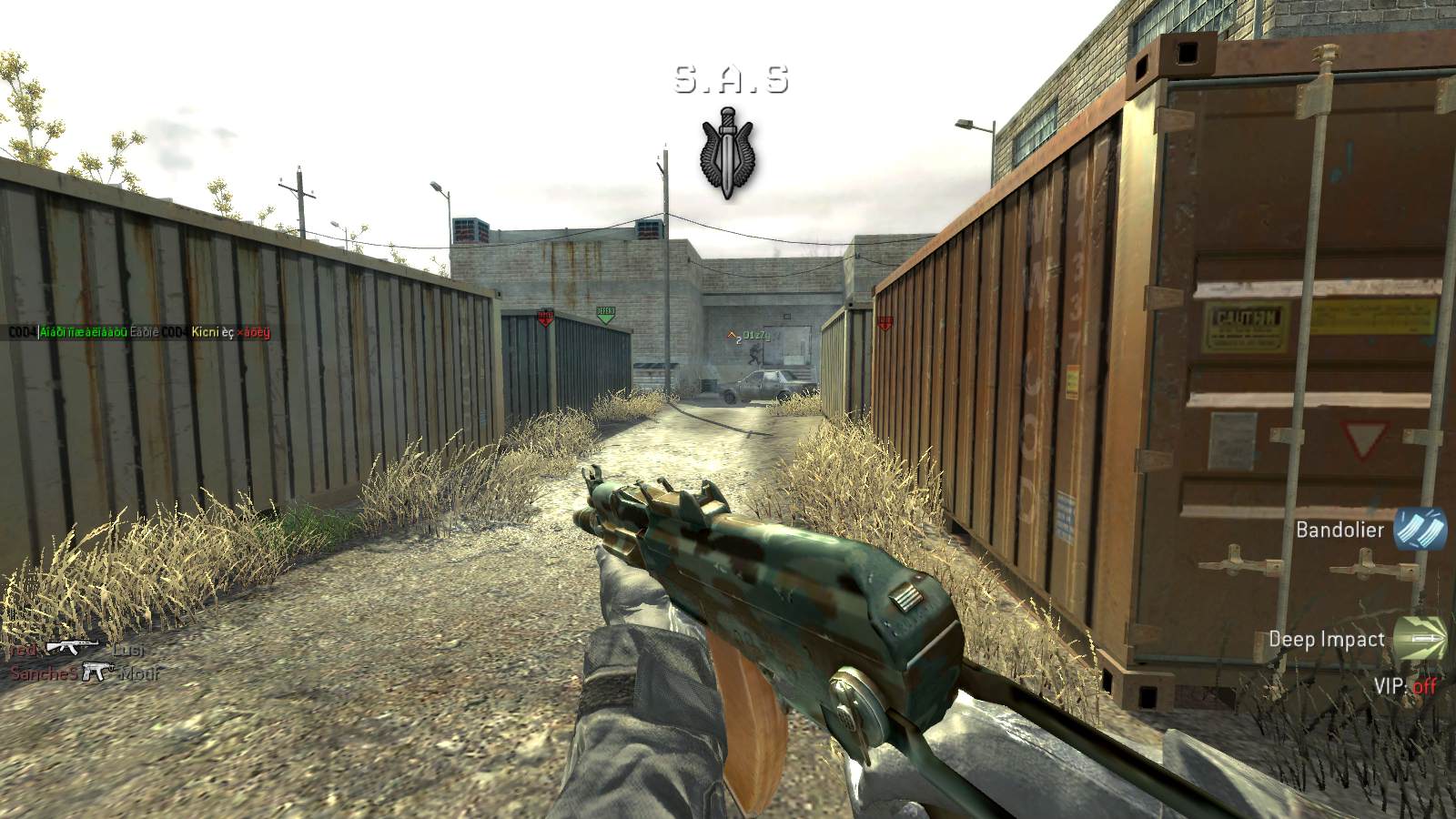Click the S.A.S dagger faction emblem
Screen dimensions: 1456x819
tap(730, 155)
